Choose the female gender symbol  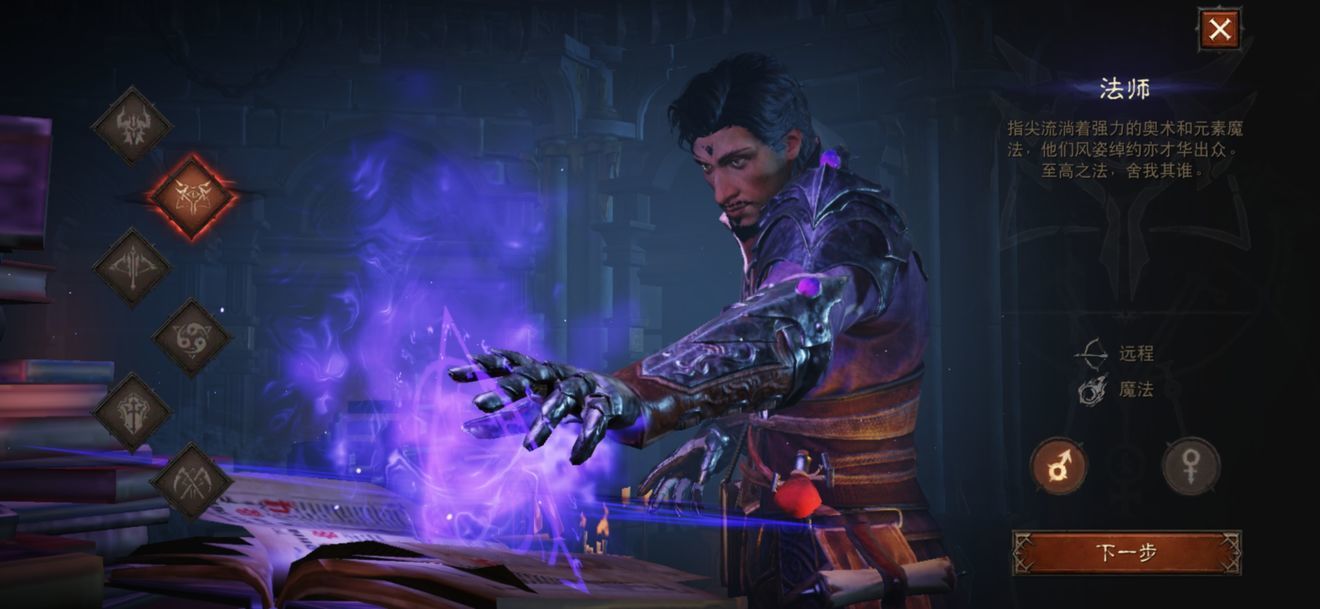point(1190,466)
